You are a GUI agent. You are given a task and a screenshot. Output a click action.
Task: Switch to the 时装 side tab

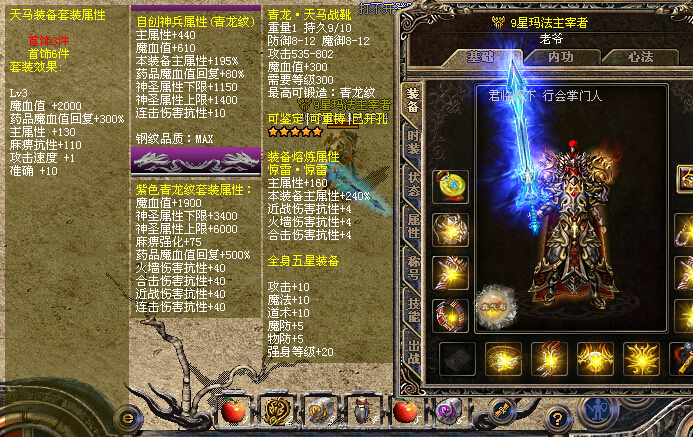point(413,144)
